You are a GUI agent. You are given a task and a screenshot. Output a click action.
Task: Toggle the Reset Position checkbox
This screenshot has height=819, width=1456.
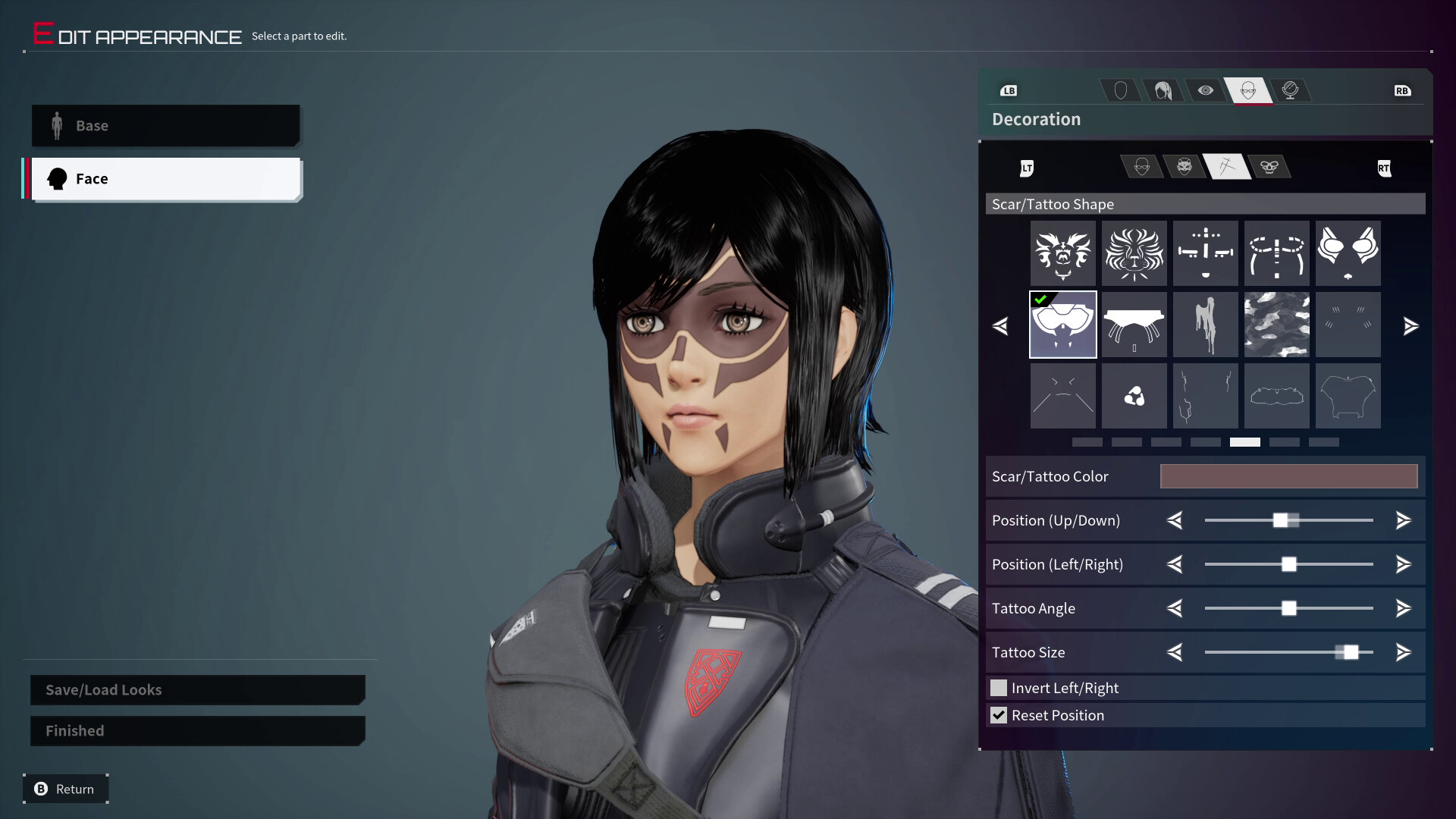point(999,715)
